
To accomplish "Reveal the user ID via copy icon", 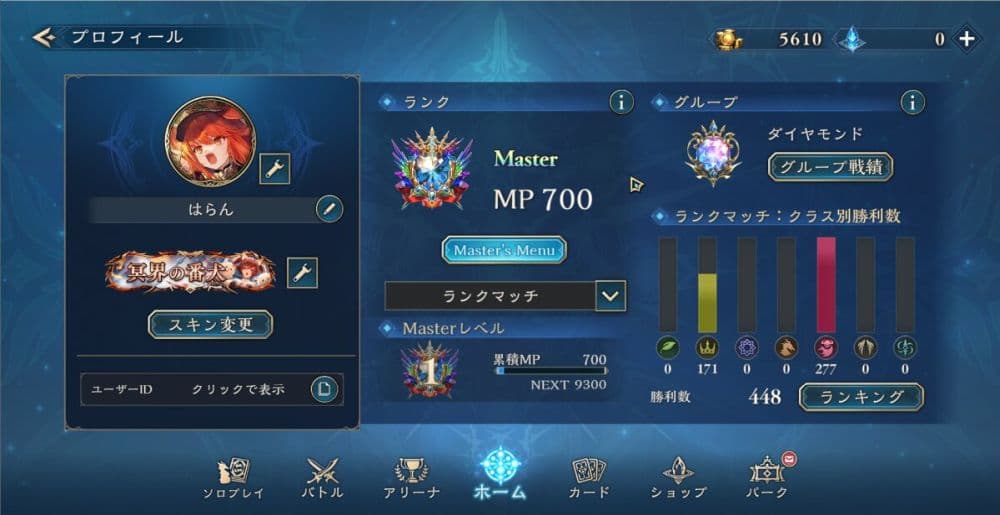I will [323, 388].
